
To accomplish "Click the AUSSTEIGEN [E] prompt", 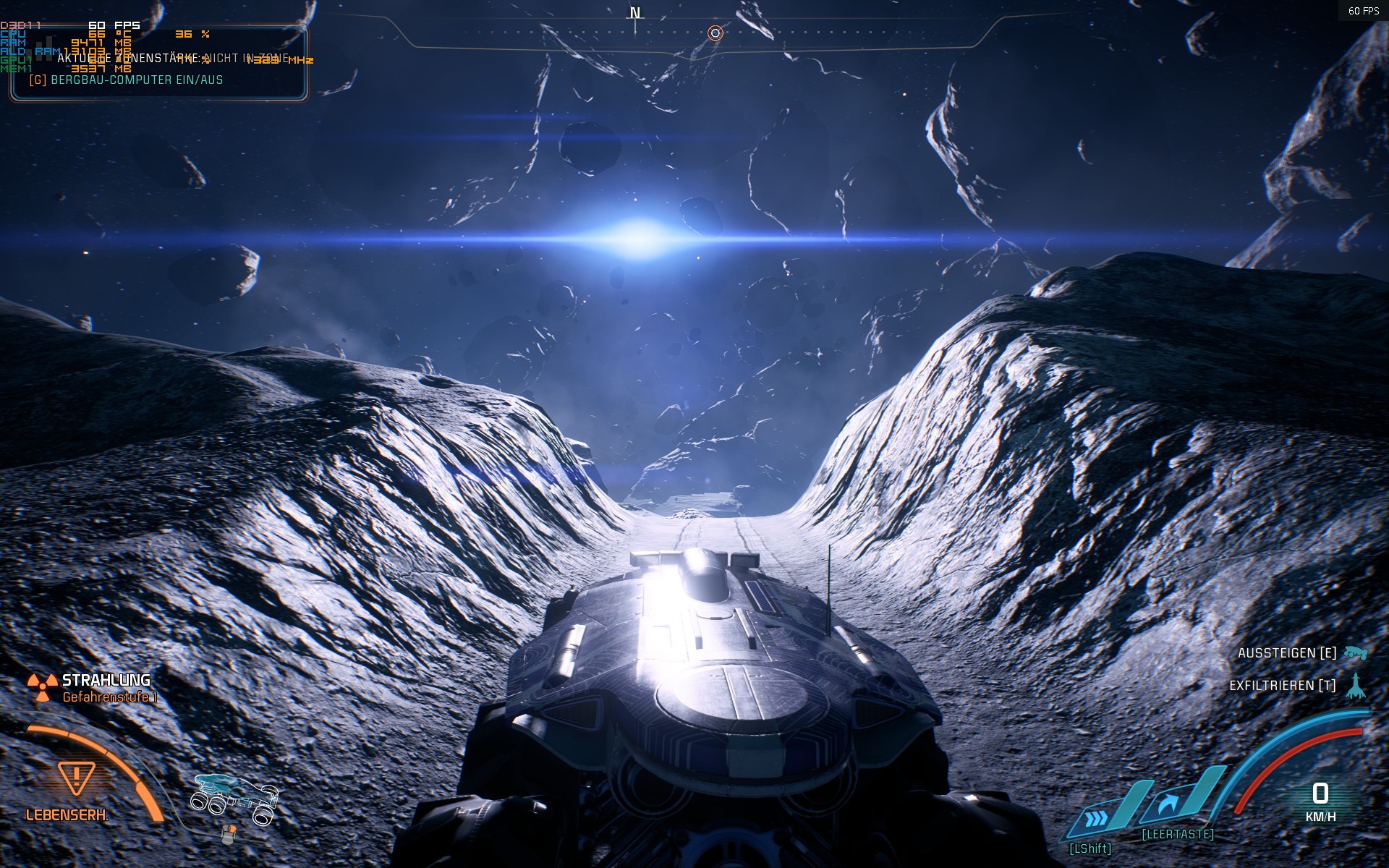I will [1288, 653].
